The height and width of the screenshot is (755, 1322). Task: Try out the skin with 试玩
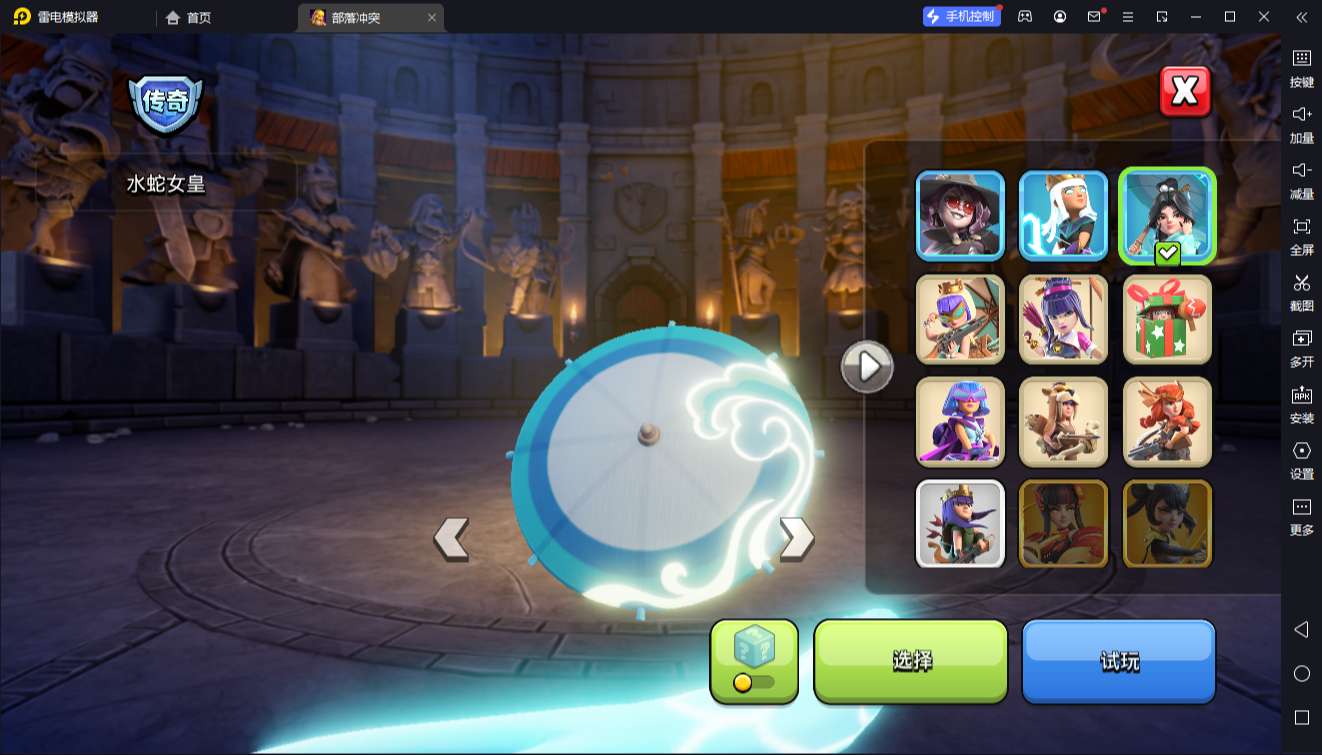point(1118,661)
